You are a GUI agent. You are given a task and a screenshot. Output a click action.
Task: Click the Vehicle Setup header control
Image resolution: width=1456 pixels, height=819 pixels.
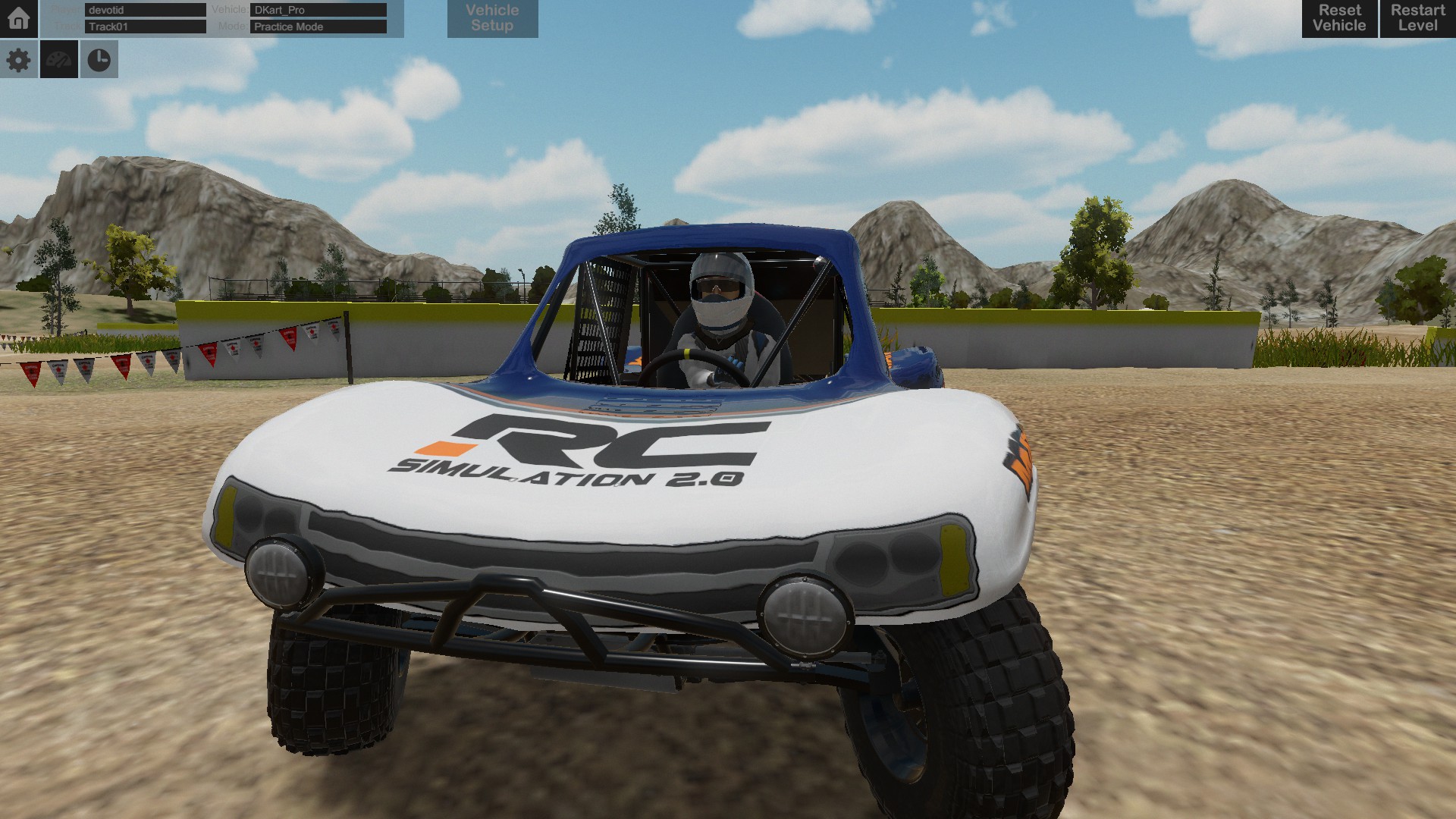492,18
